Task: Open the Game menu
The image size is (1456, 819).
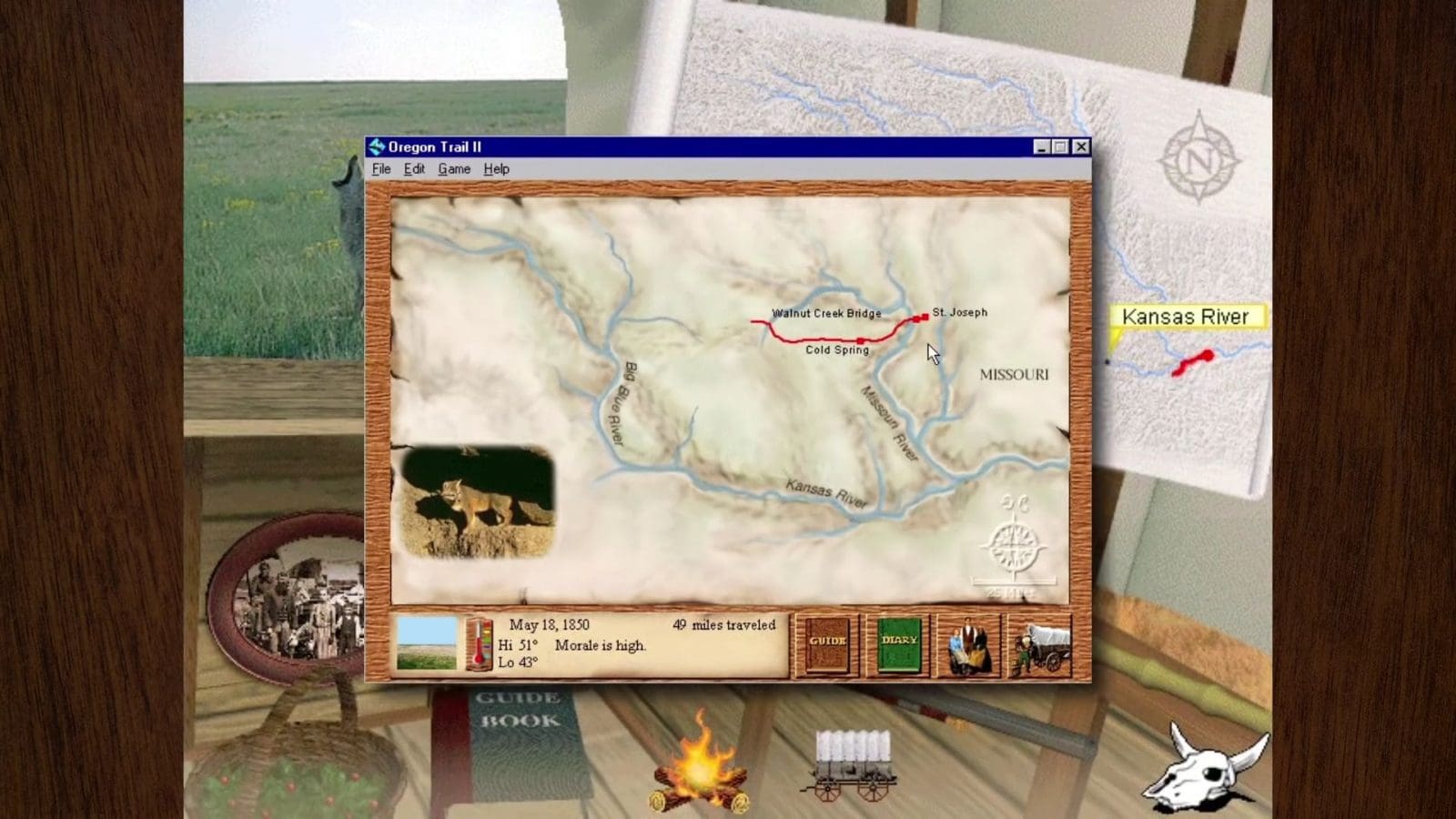Action: coord(454,168)
